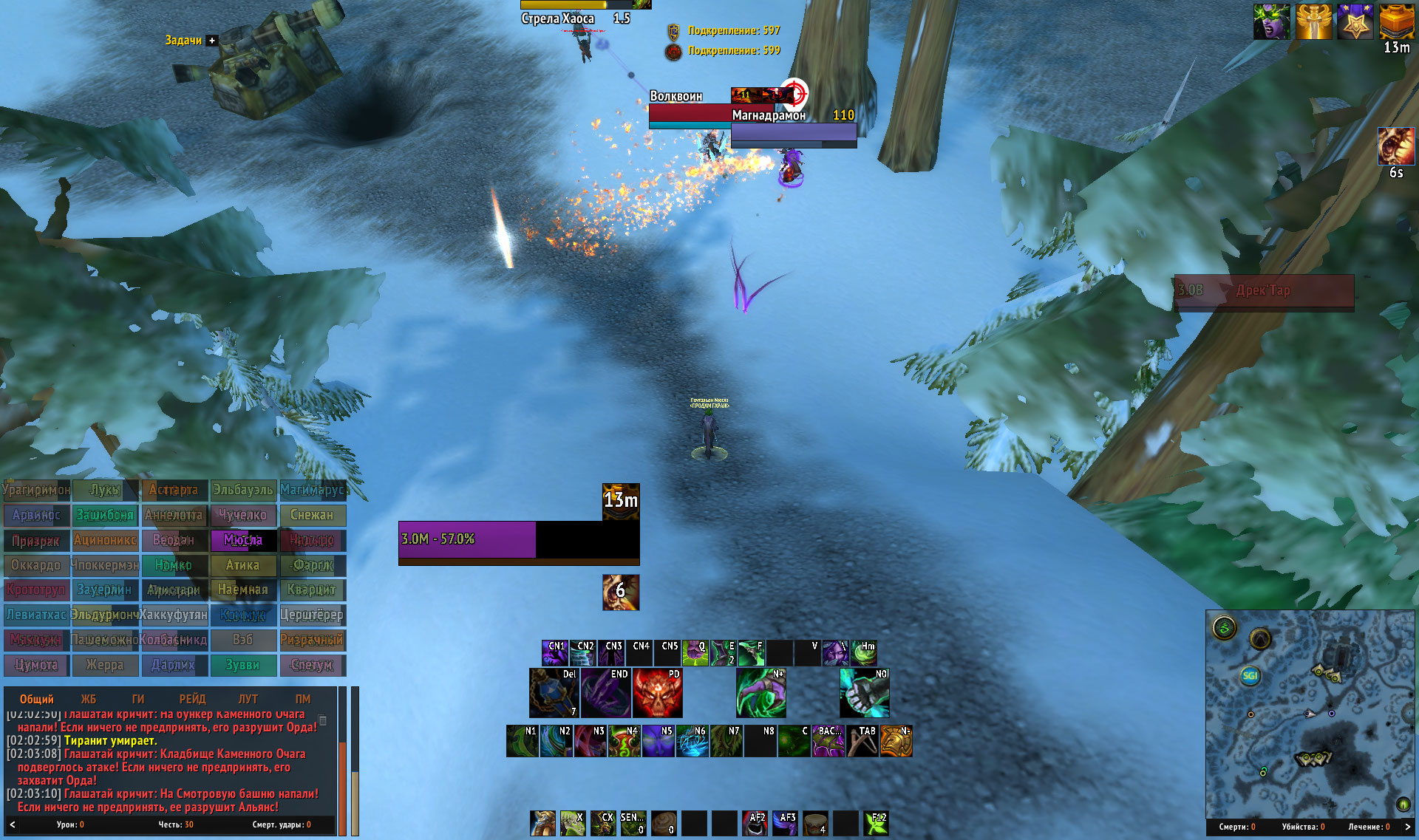The height and width of the screenshot is (840, 1419).
Task: Use the blue lantern item bound to Del
Action: tap(554, 694)
